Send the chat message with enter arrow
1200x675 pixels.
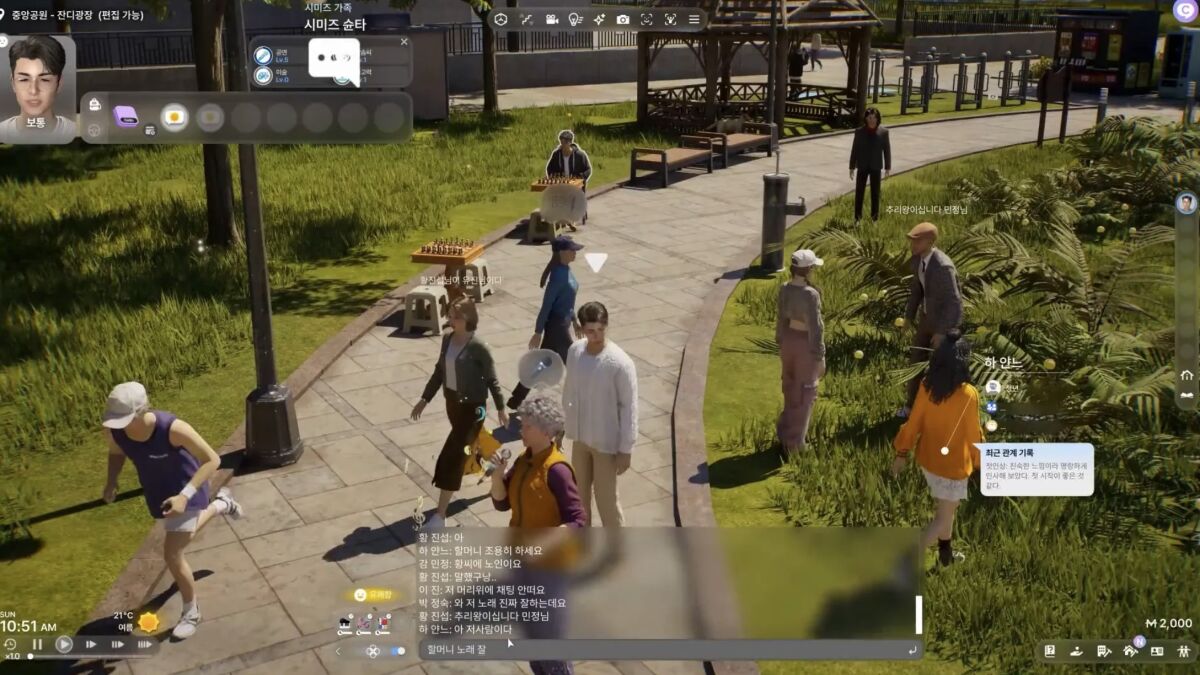[911, 650]
